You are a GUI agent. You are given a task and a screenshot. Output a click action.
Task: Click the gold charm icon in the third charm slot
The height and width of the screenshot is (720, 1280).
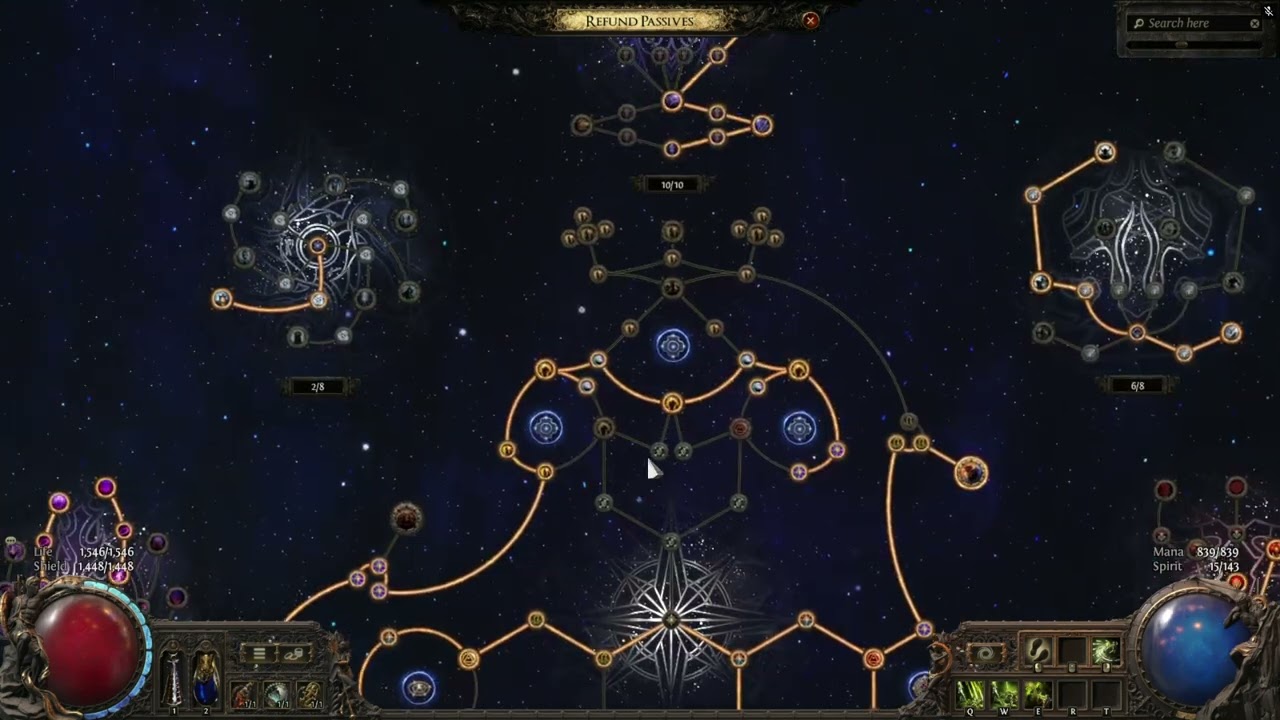(310, 693)
